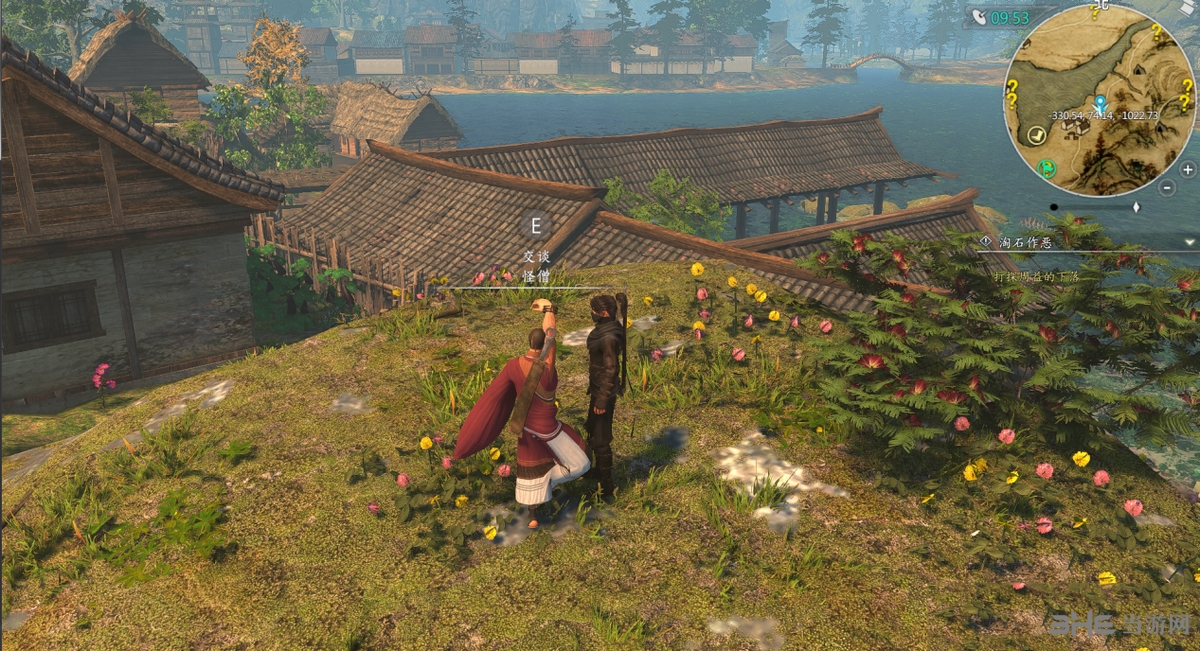Collapse the quest tracker with arrow
The width and height of the screenshot is (1200, 651).
(x=1189, y=241)
